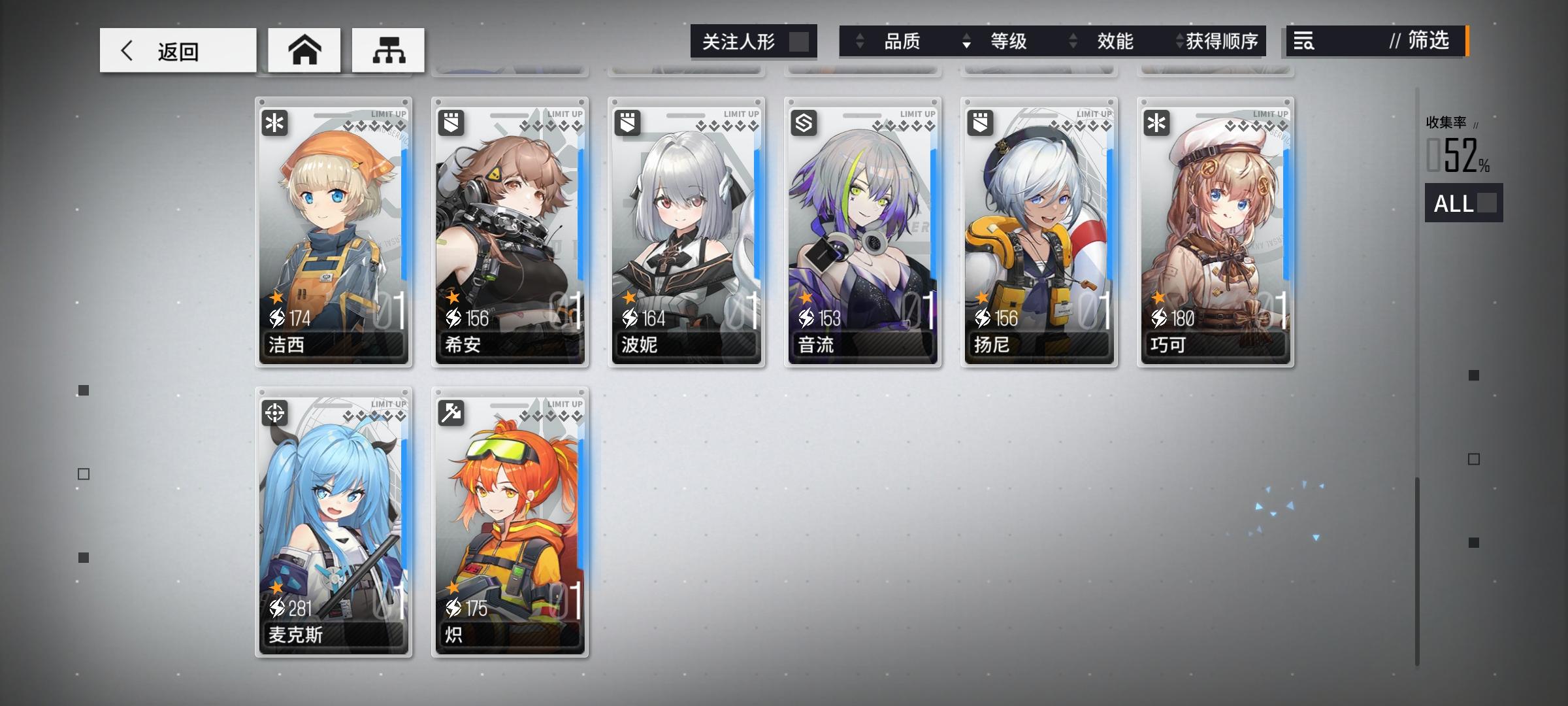The height and width of the screenshot is (706, 1568).
Task: Click the snowflake class icon on 洁西's card
Action: [x=274, y=124]
